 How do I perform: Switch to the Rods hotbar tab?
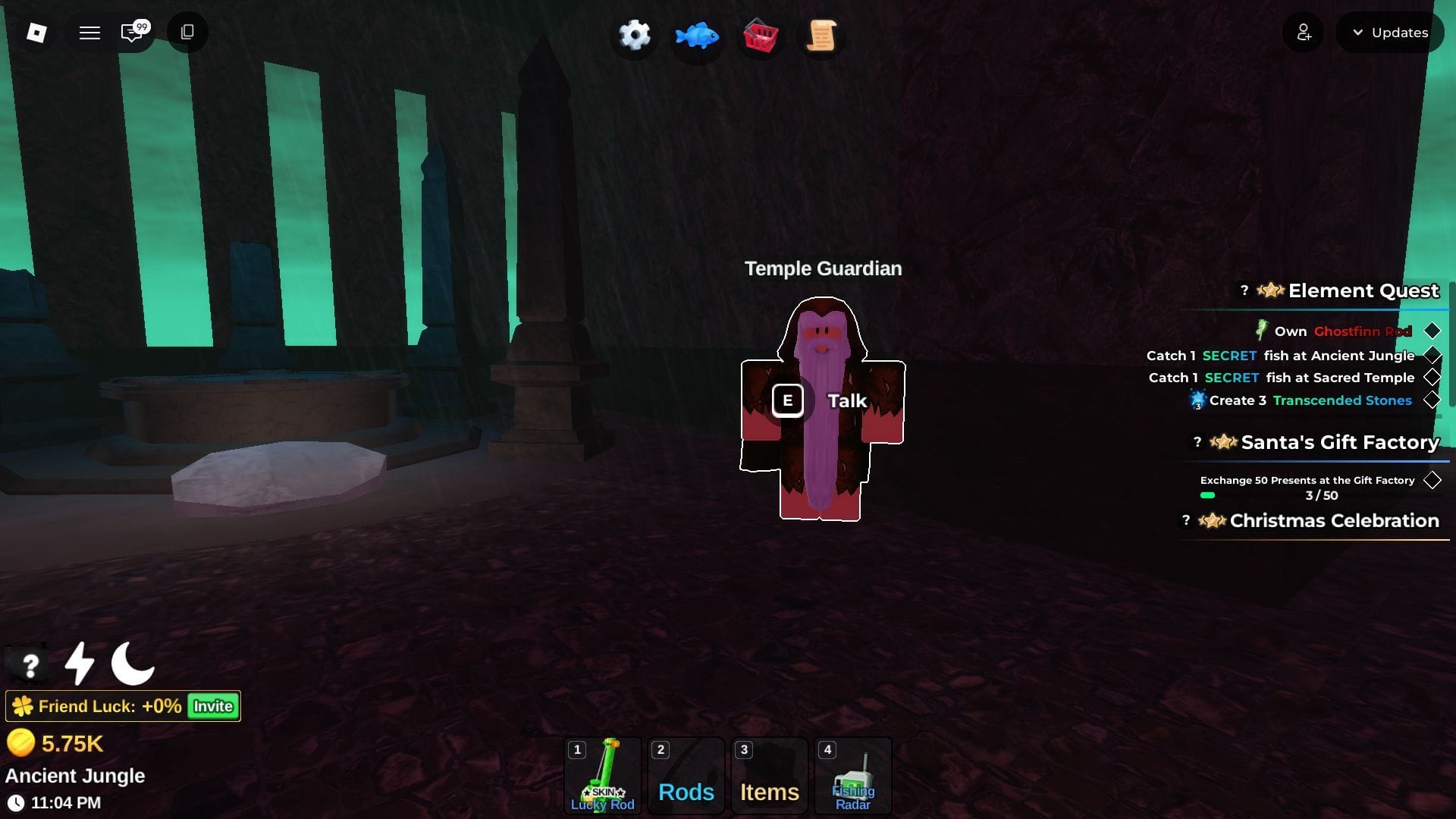686,775
